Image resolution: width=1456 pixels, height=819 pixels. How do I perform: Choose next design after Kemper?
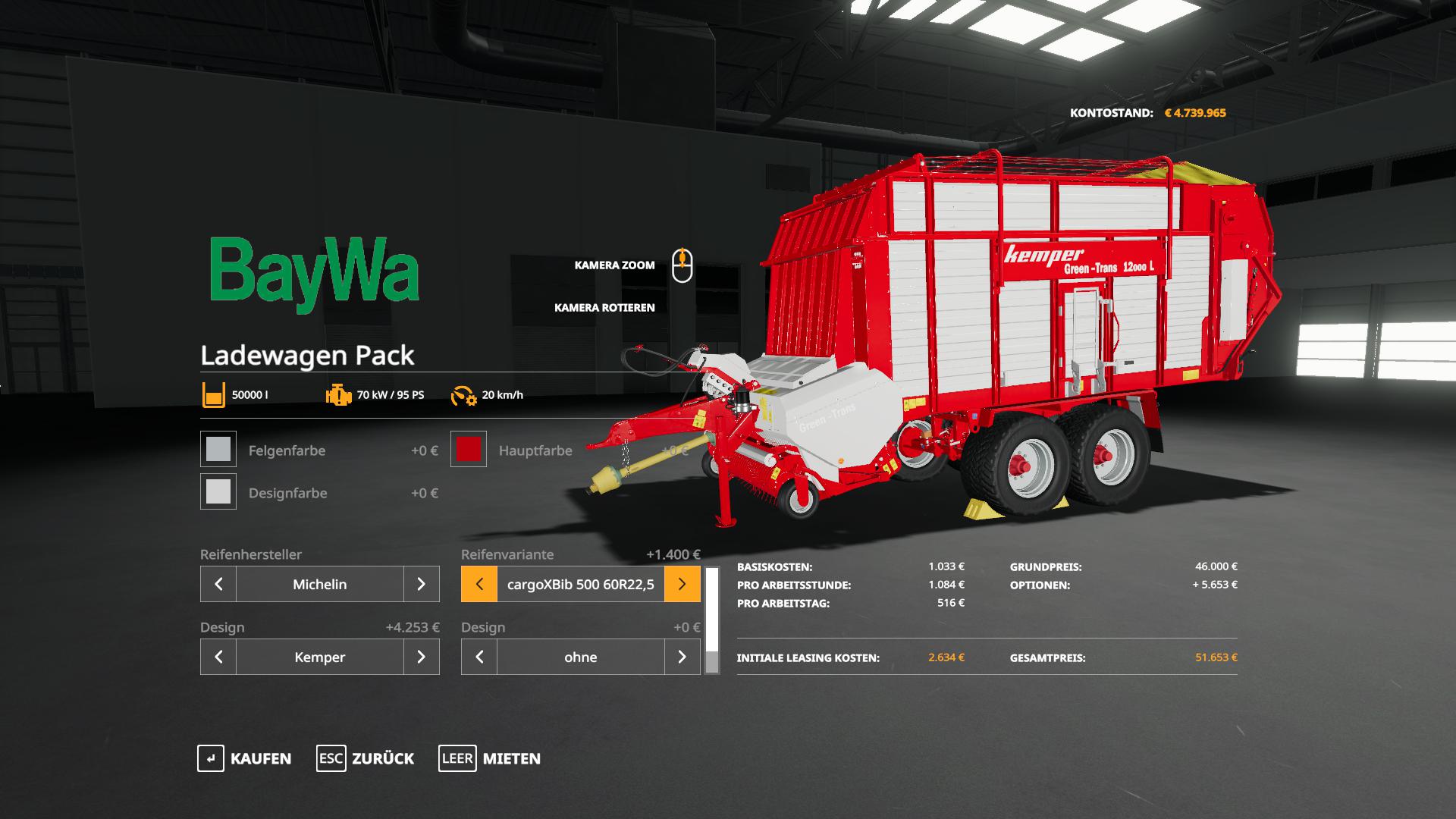[x=422, y=657]
